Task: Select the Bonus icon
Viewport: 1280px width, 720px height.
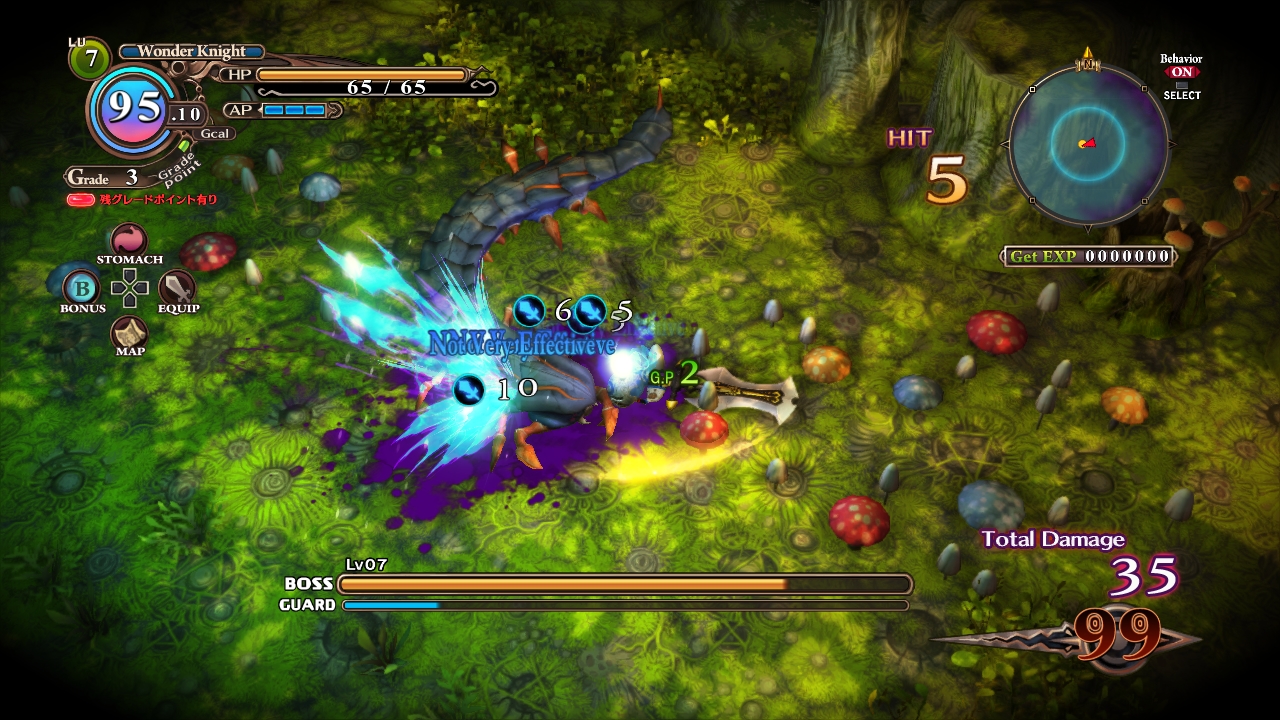Action: pyautogui.click(x=81, y=288)
